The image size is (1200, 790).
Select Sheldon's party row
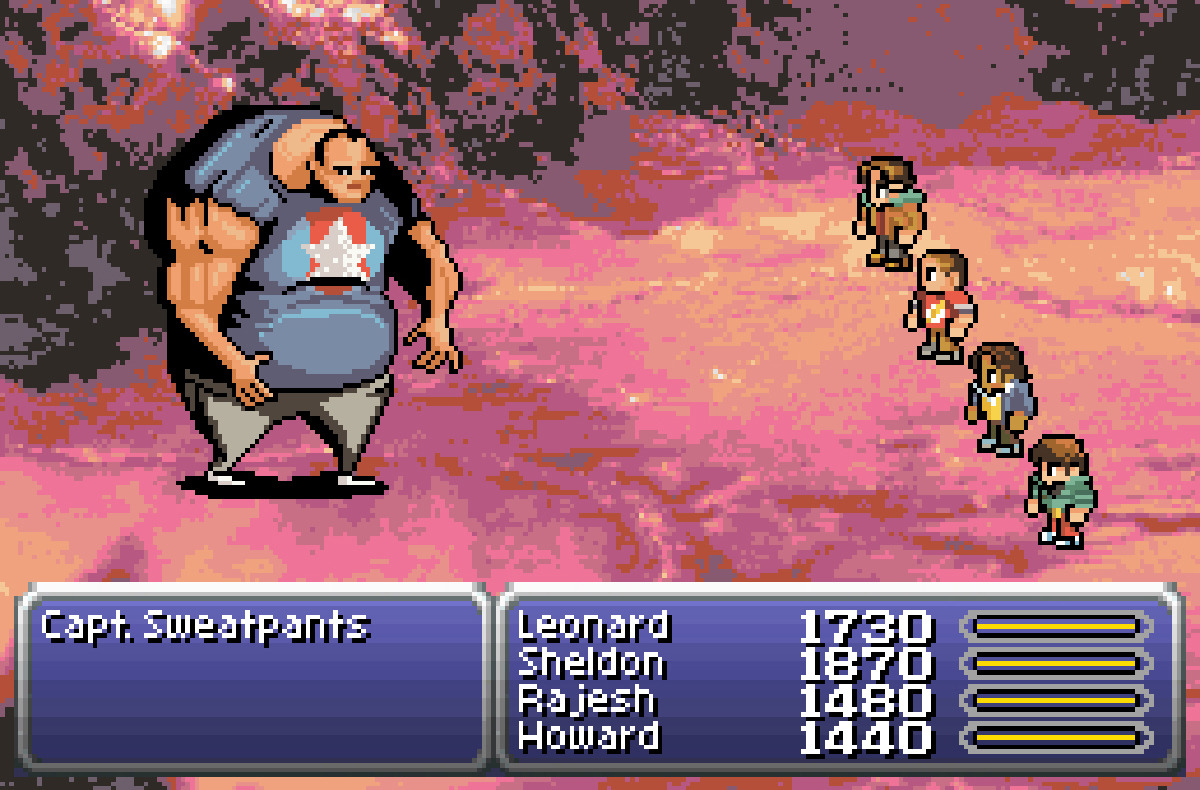pos(591,663)
